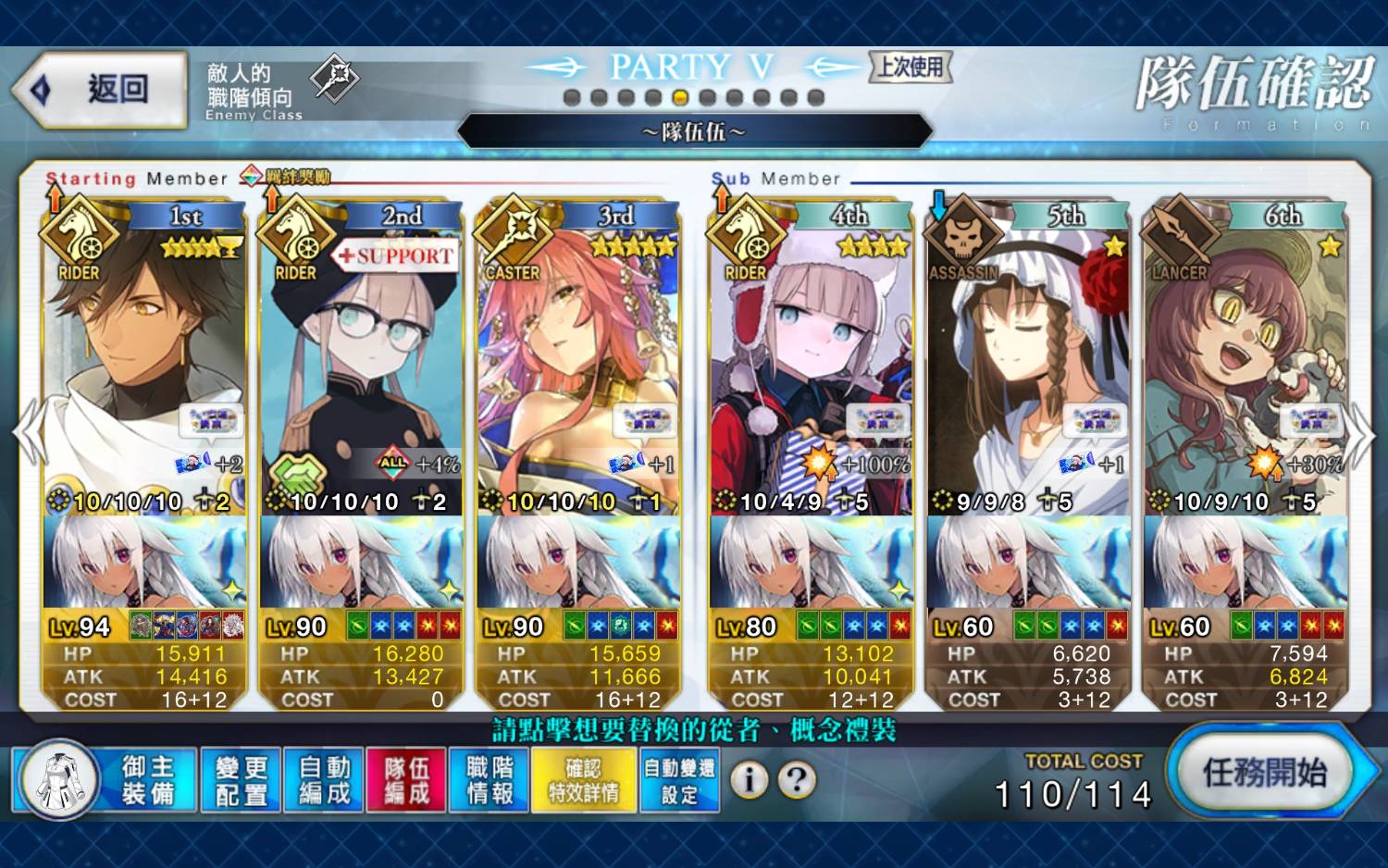Switch to next party with right arrow

[1360, 435]
